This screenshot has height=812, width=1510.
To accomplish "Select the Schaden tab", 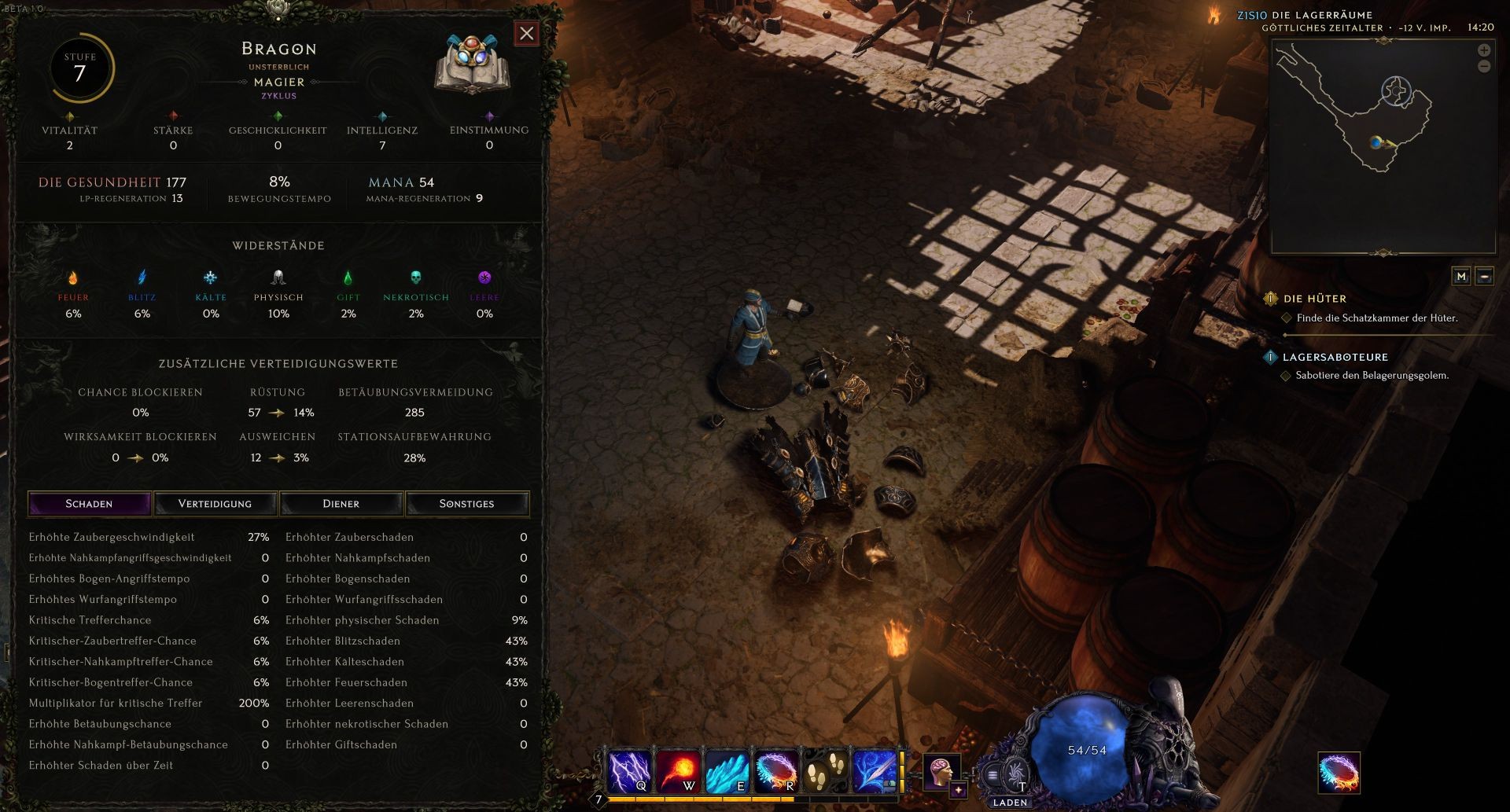I will pyautogui.click(x=89, y=504).
